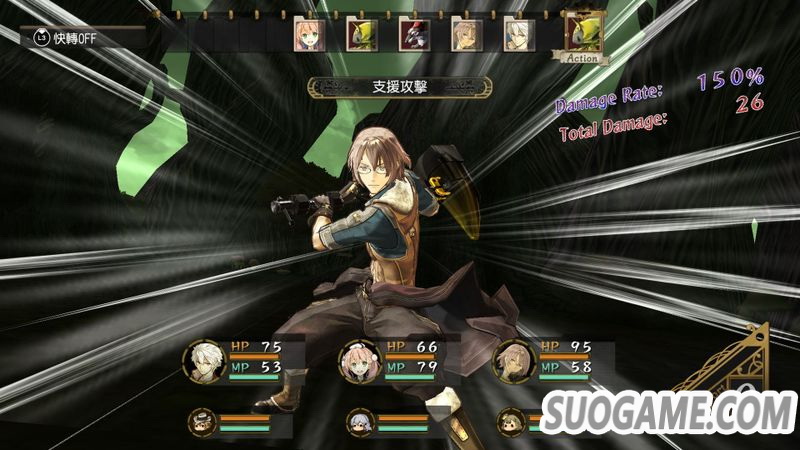Select the silver-haired support character portrait

(359, 420)
